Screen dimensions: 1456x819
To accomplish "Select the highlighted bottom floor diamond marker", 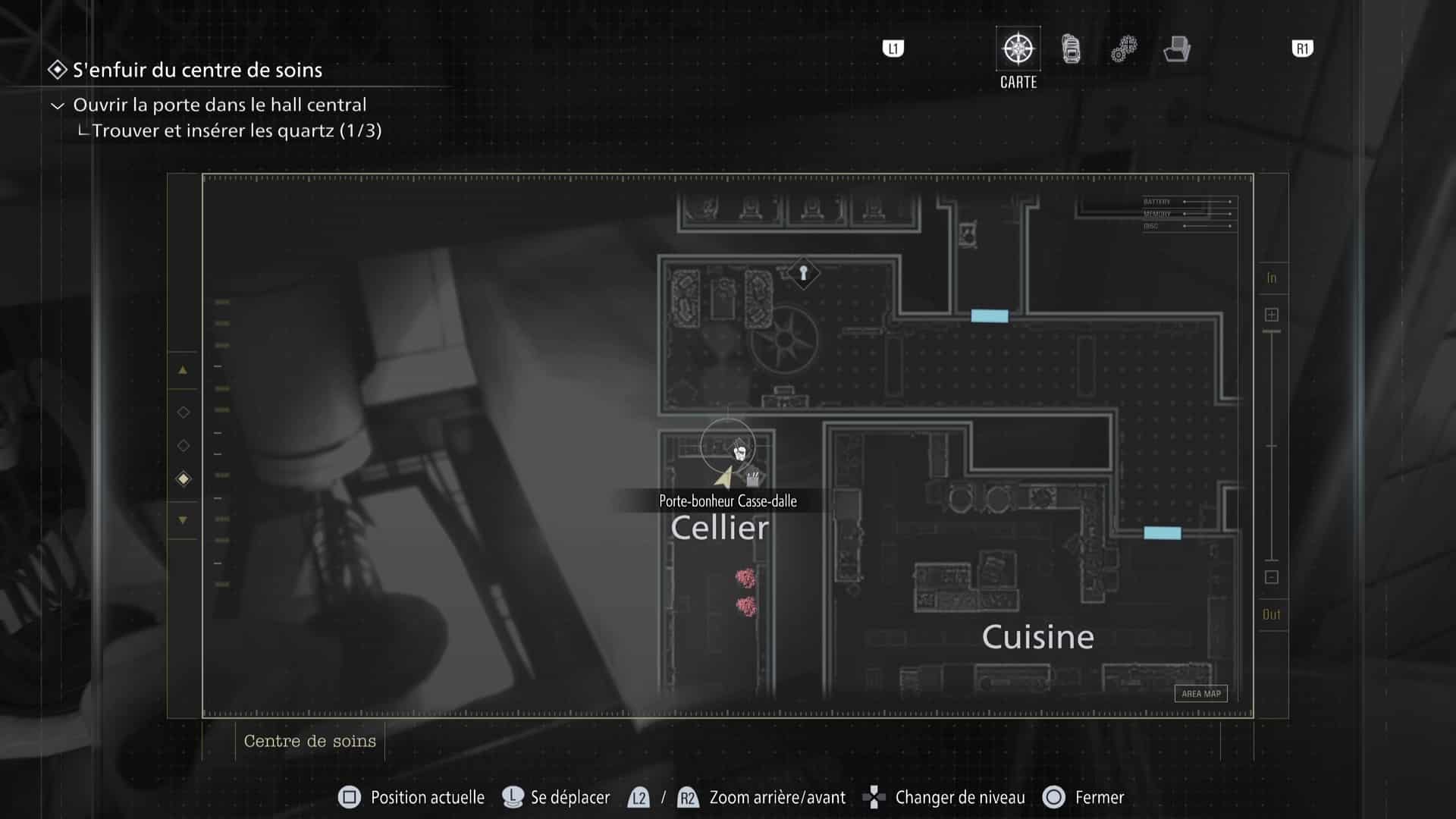I will point(182,478).
